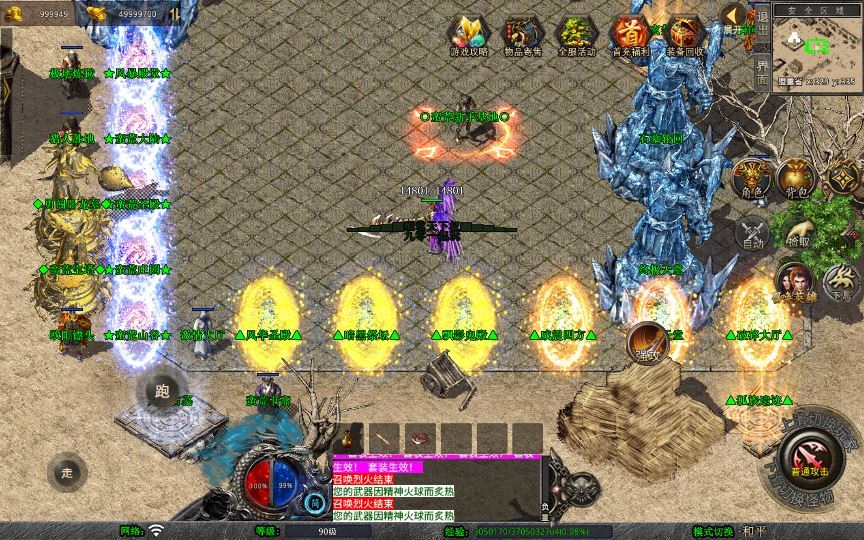Open the 背包 backpack

click(797, 178)
